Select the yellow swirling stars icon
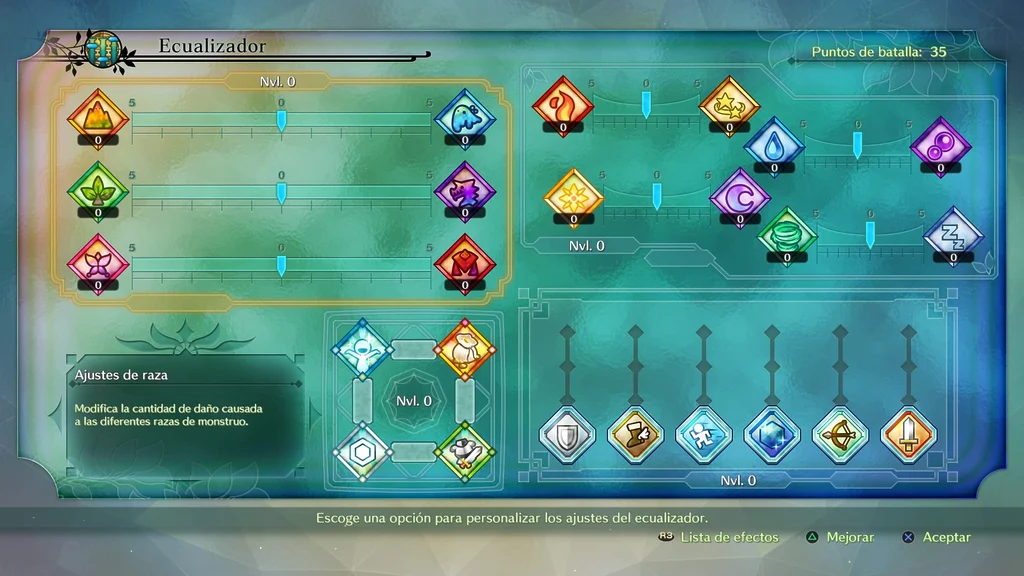Screen dimensions: 1024x576 click(729, 105)
